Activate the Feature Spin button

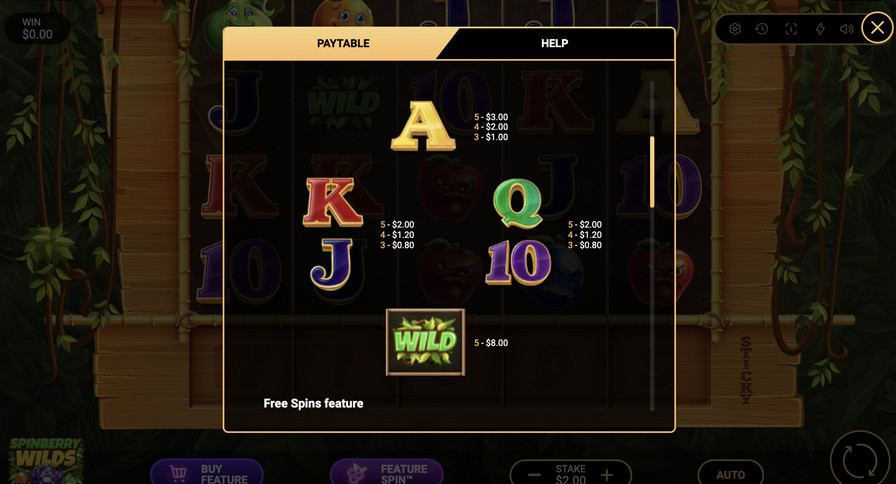click(387, 473)
